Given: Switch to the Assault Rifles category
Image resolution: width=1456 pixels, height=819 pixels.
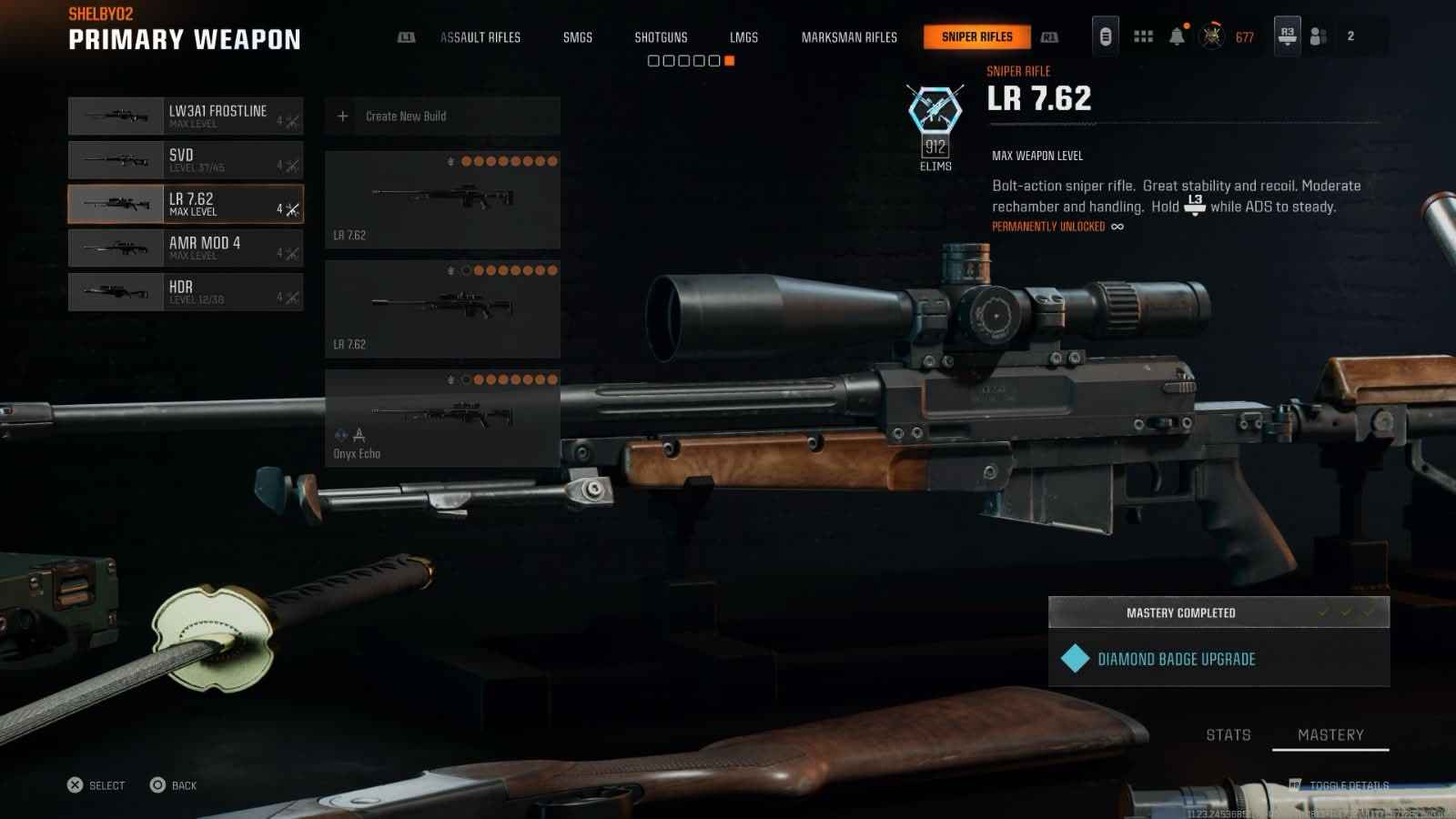Looking at the screenshot, I should point(480,37).
